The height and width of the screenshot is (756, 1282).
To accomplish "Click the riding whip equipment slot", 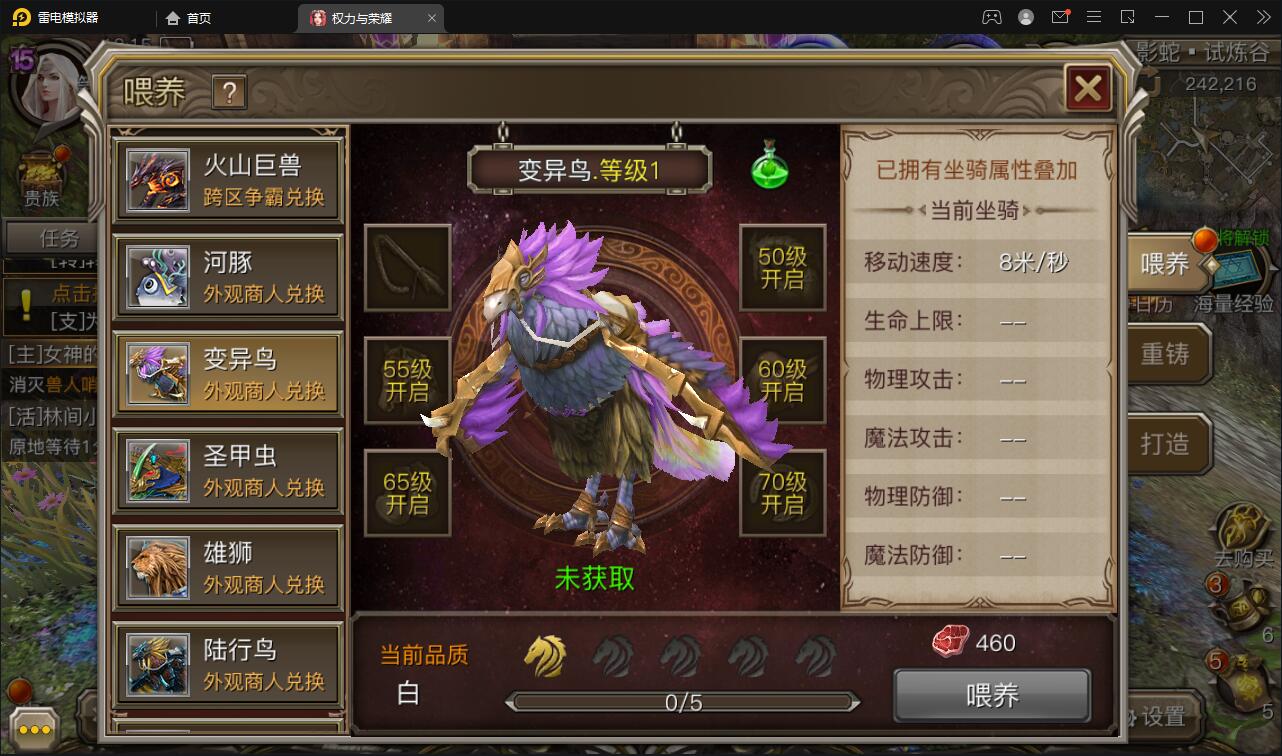I will 407,267.
